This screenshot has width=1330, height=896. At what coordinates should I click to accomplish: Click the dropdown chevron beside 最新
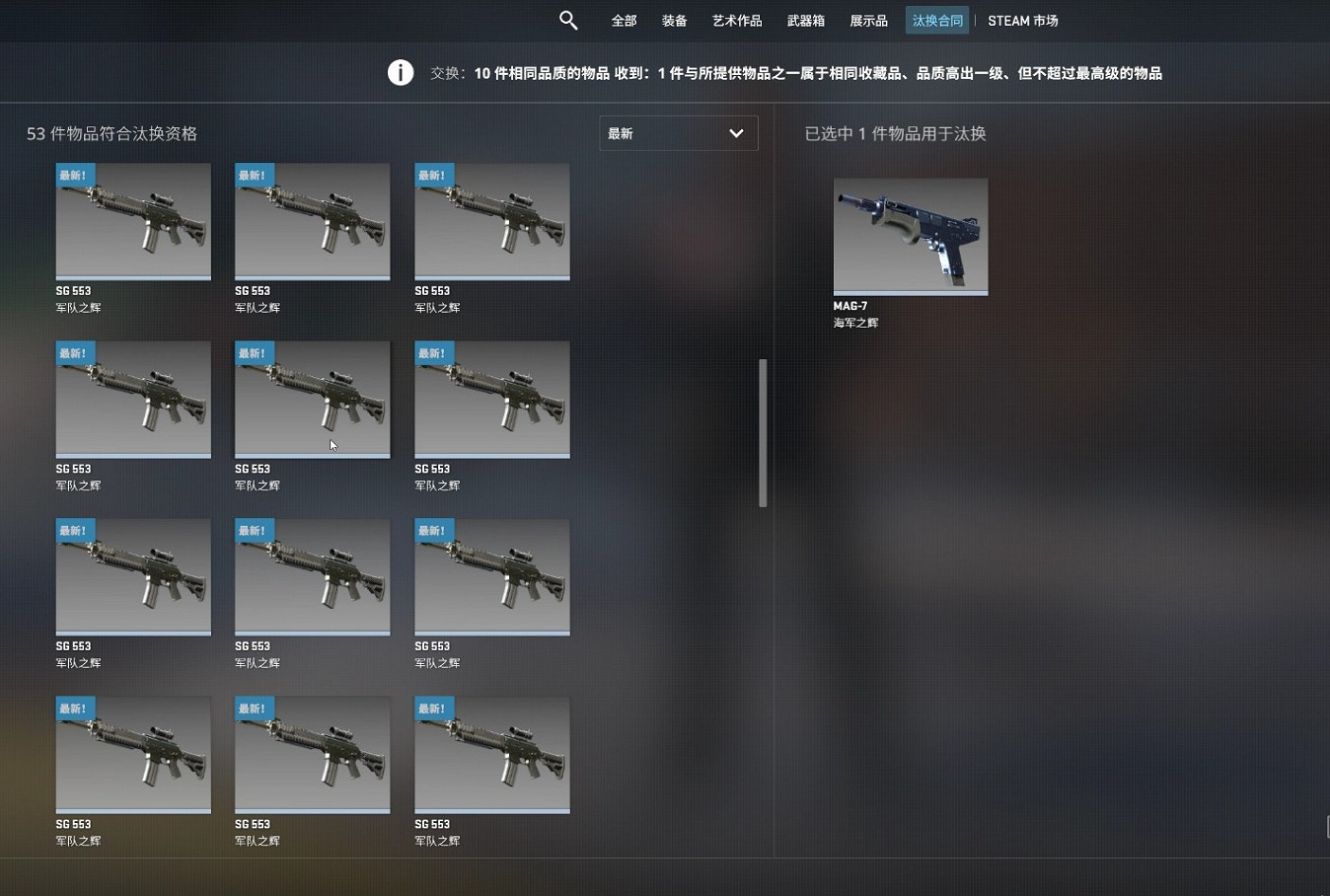coord(736,132)
